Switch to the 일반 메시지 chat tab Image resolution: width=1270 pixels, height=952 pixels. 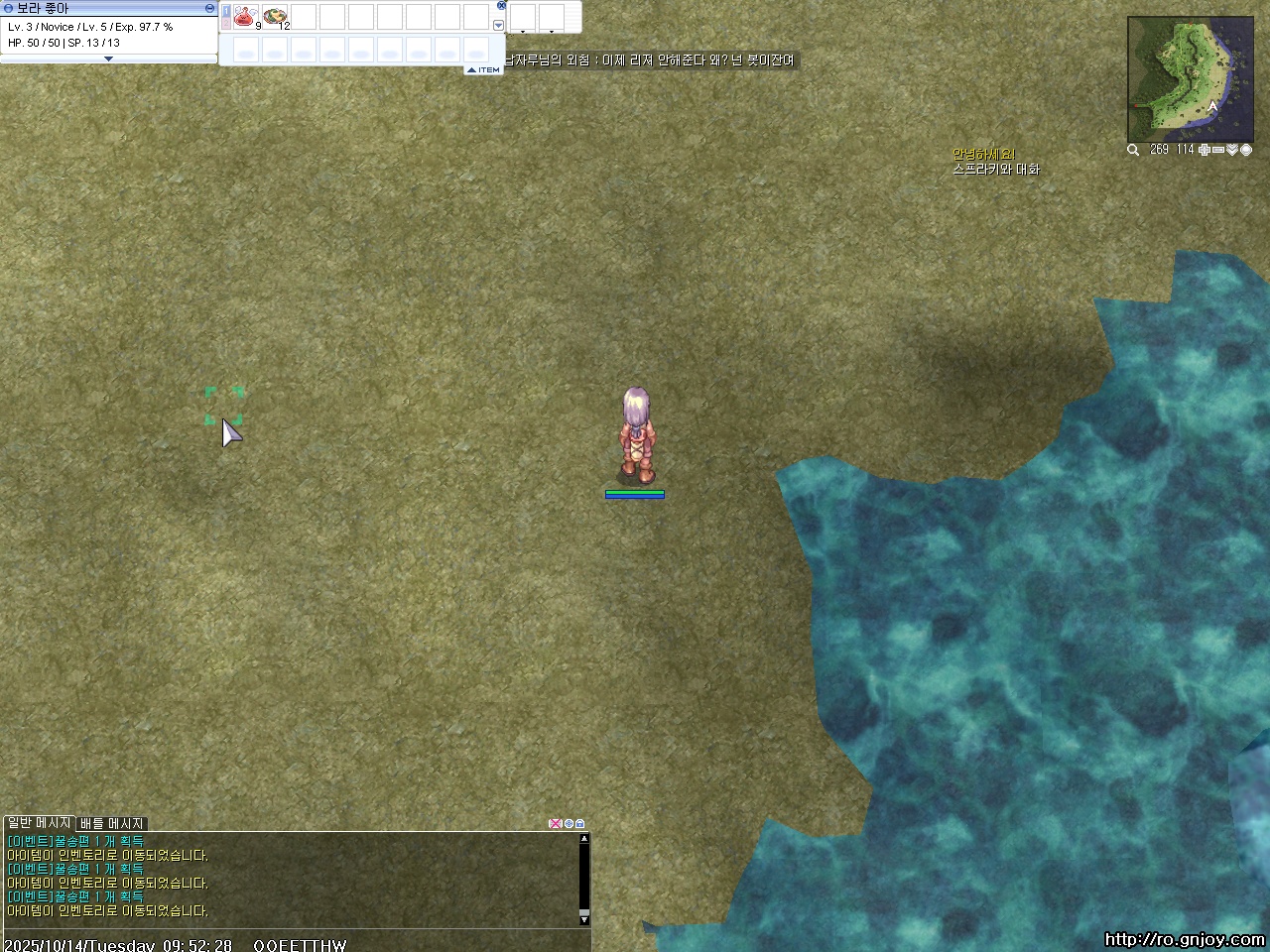(x=39, y=823)
